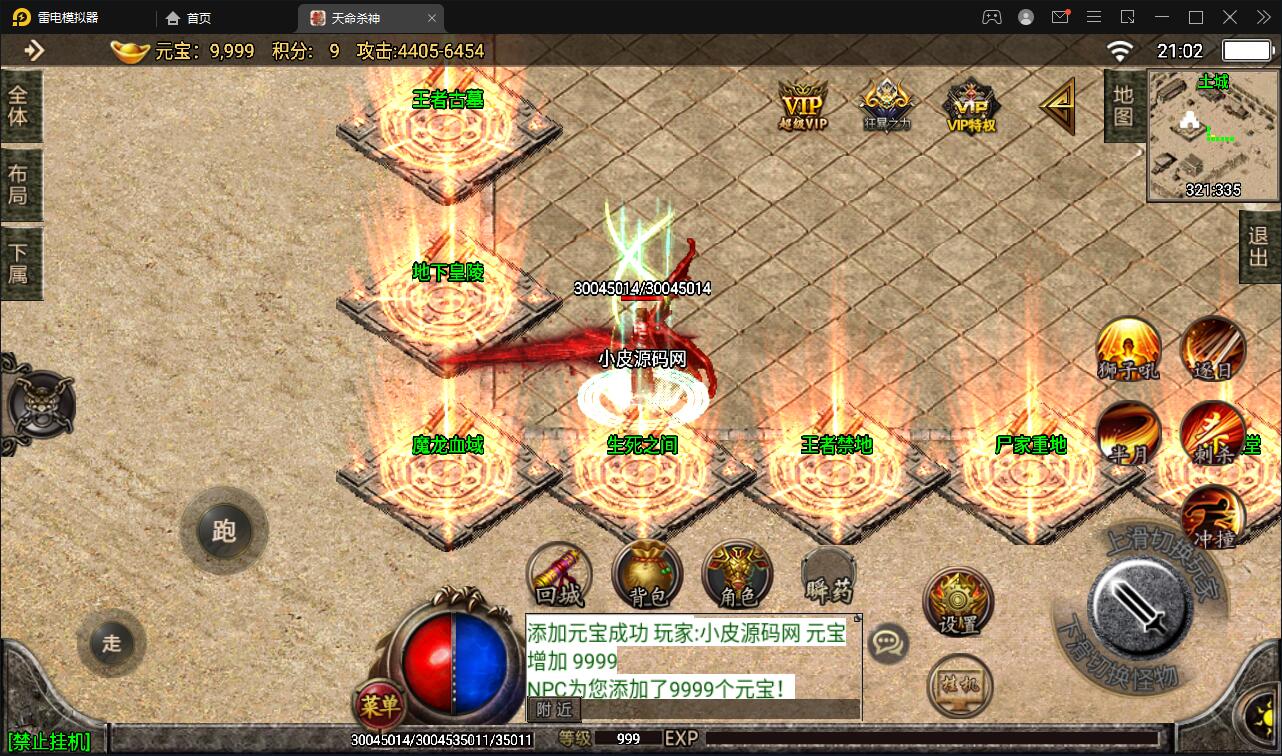Open the 背包 backpack icon

click(647, 575)
